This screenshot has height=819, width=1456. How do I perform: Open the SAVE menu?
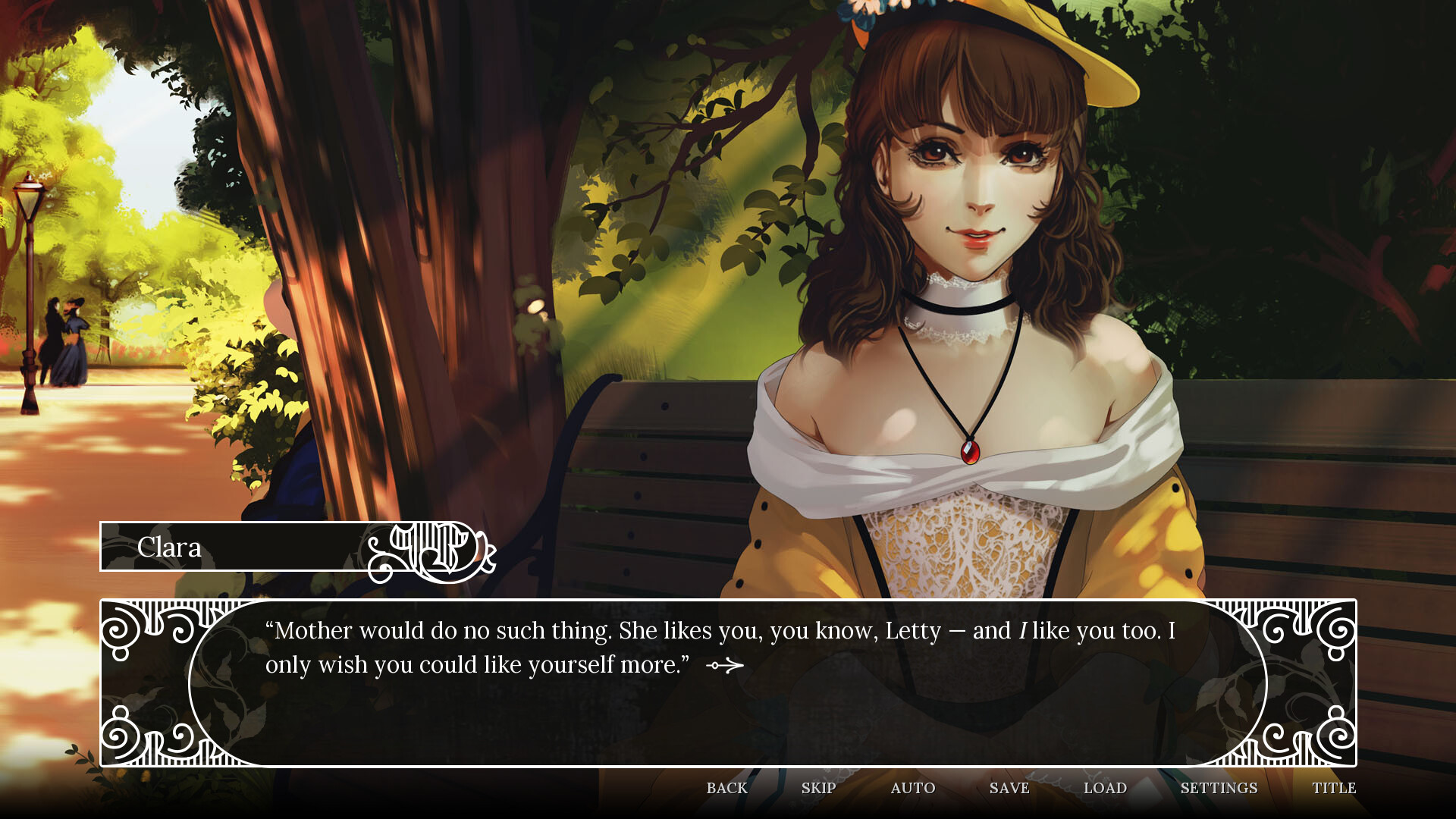point(1008,789)
